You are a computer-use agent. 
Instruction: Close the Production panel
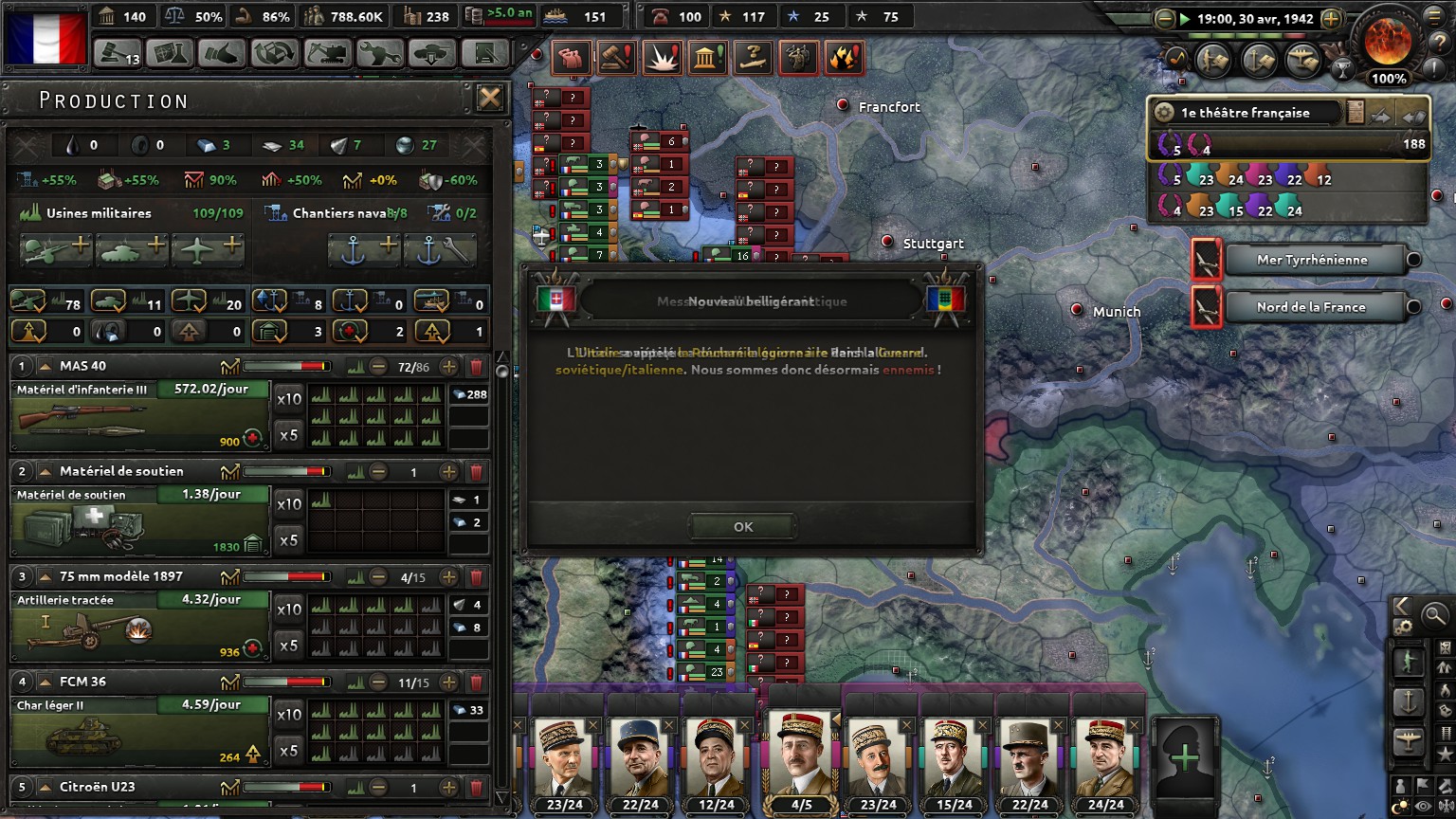[x=489, y=98]
